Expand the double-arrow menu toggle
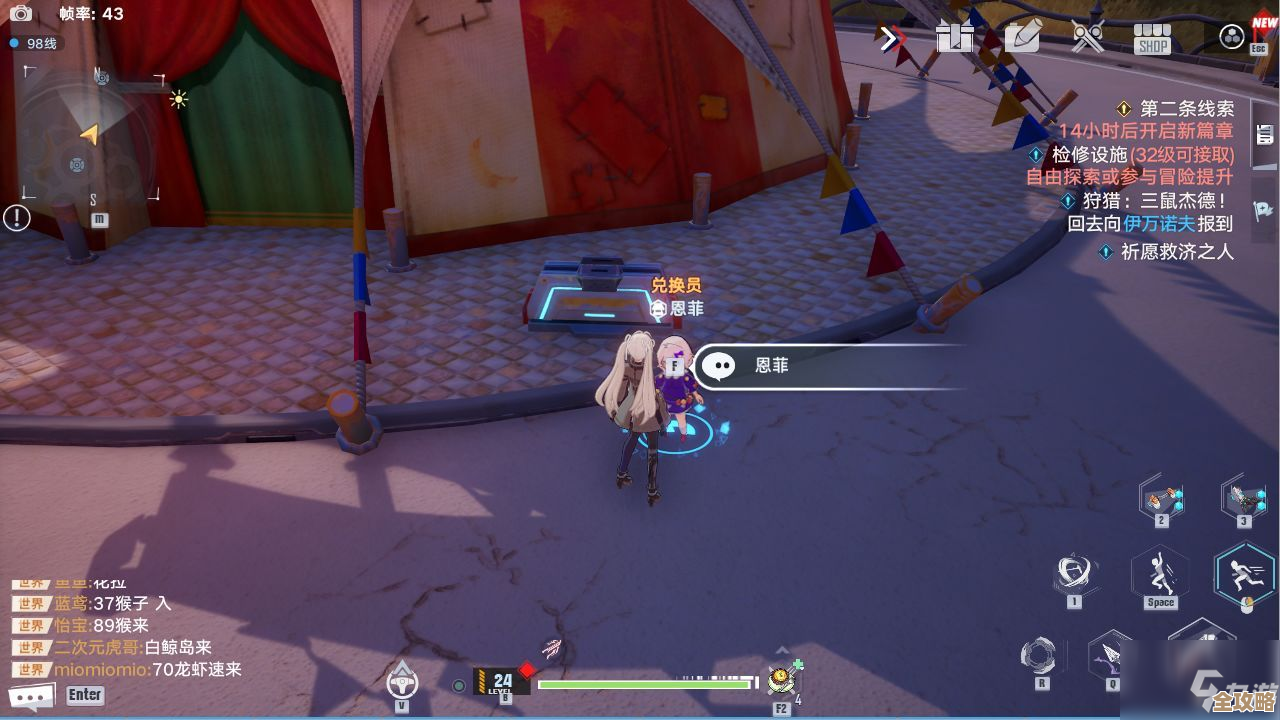1280x720 pixels. pyautogui.click(x=890, y=38)
